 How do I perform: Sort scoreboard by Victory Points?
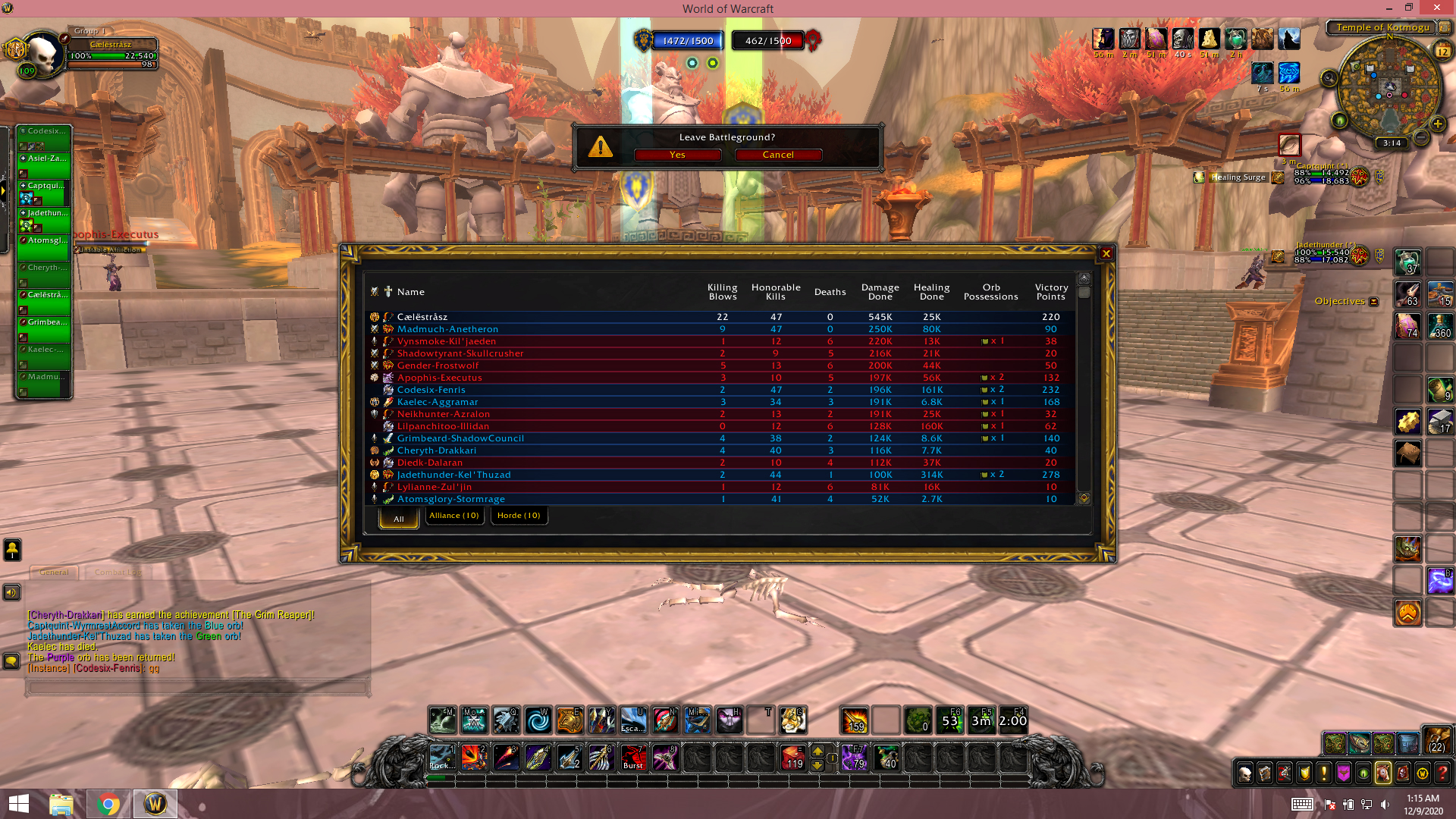(x=1051, y=292)
